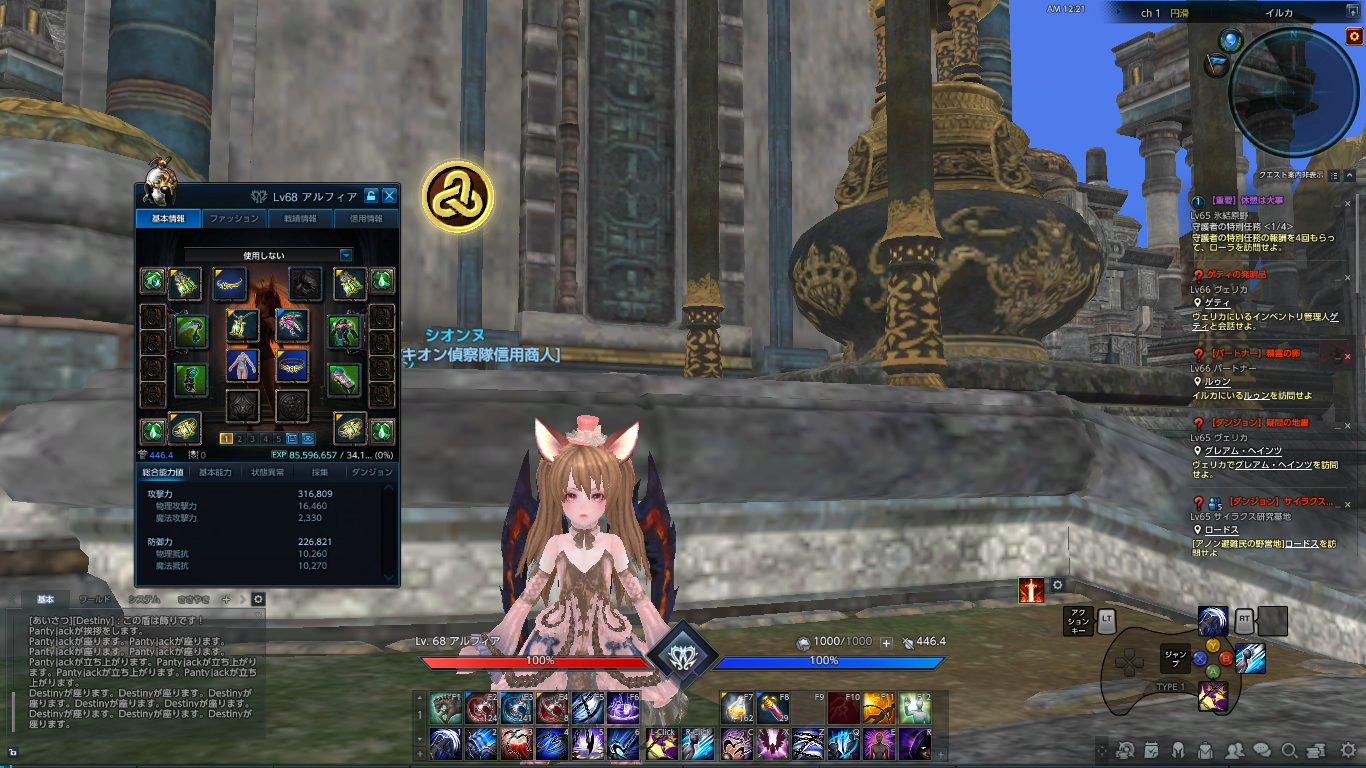Viewport: 1366px width, 768px height.
Task: Toggle the lock icon on the character window
Action: click(371, 196)
